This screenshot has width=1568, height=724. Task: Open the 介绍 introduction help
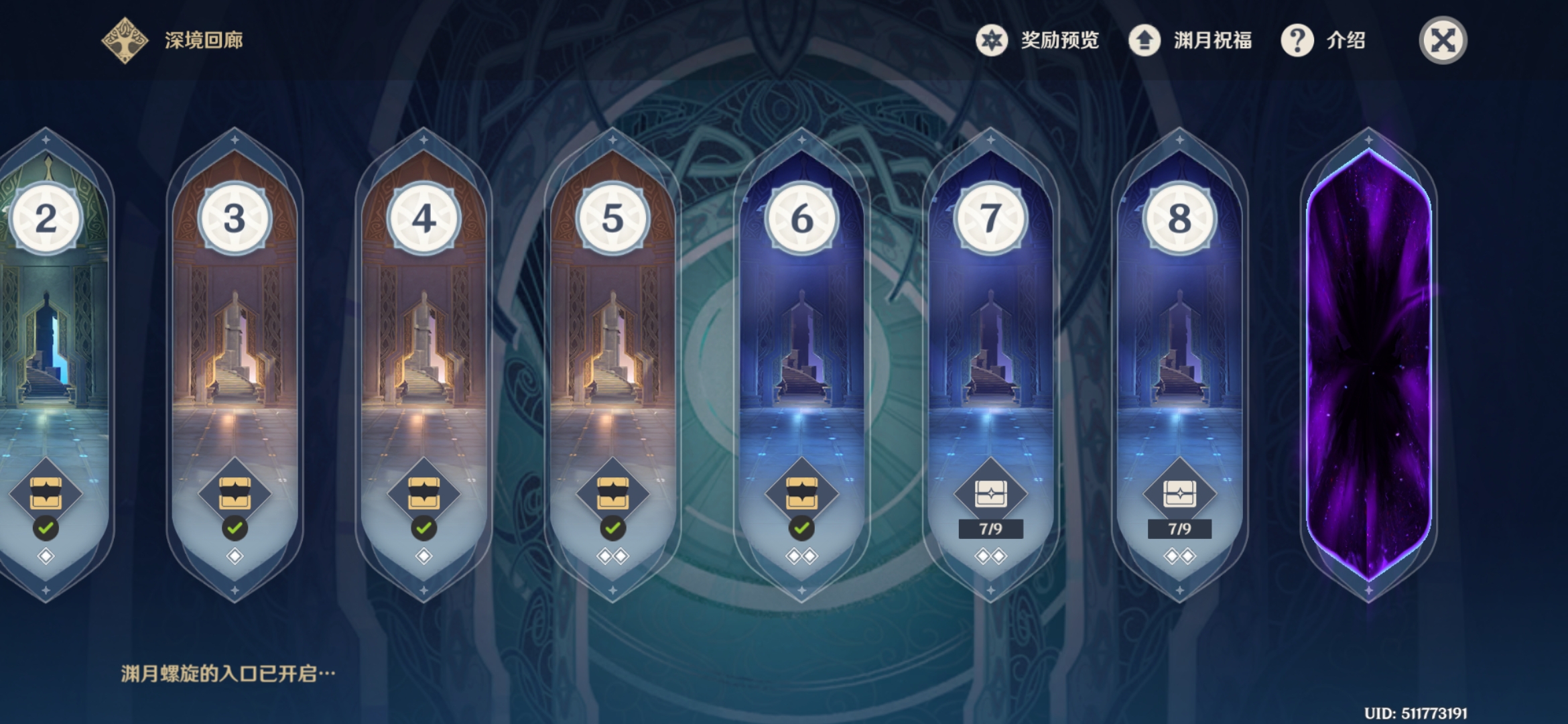(1323, 40)
